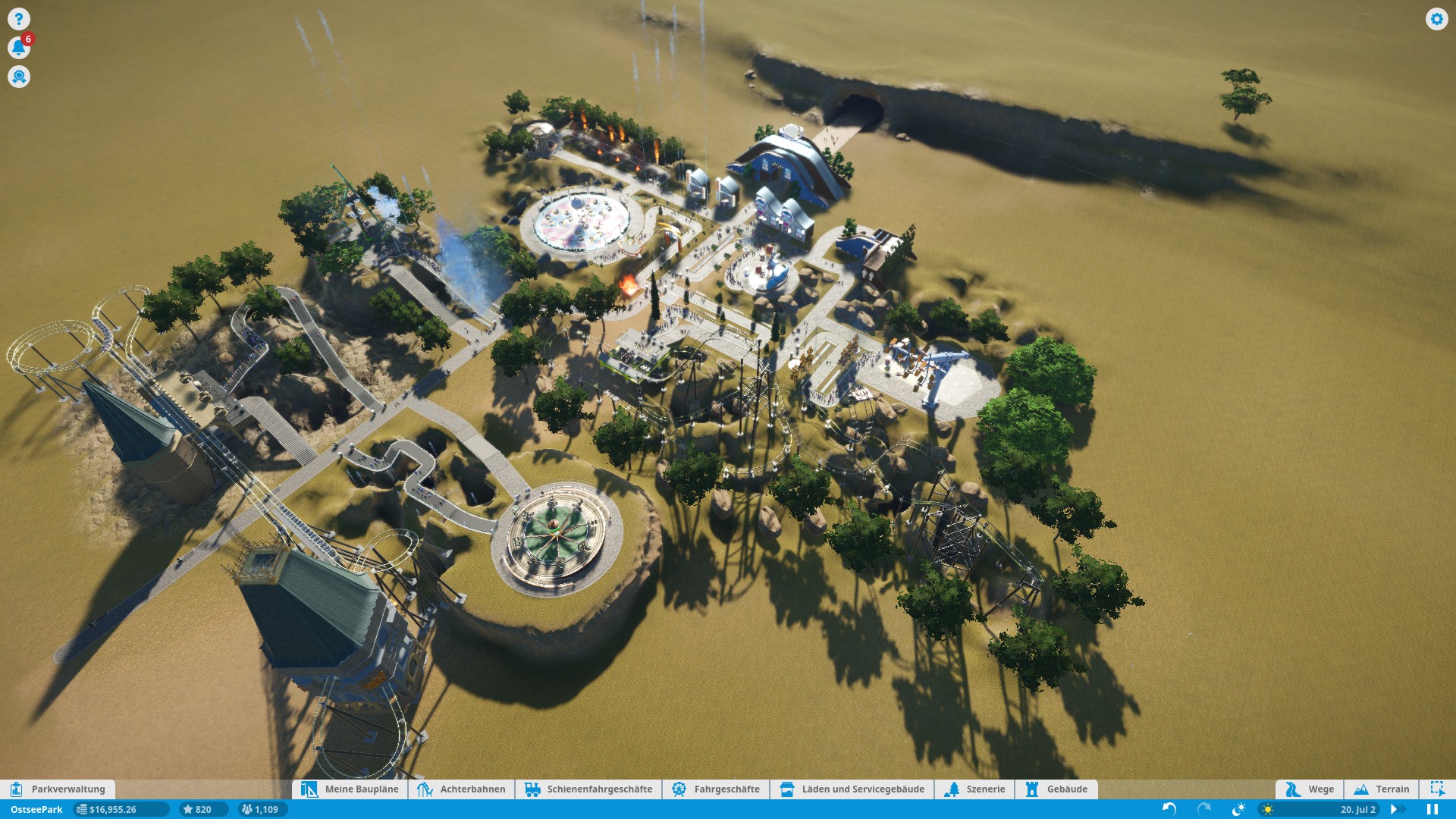
Task: Open Parkverwaltung park management
Action: pyautogui.click(x=58, y=789)
